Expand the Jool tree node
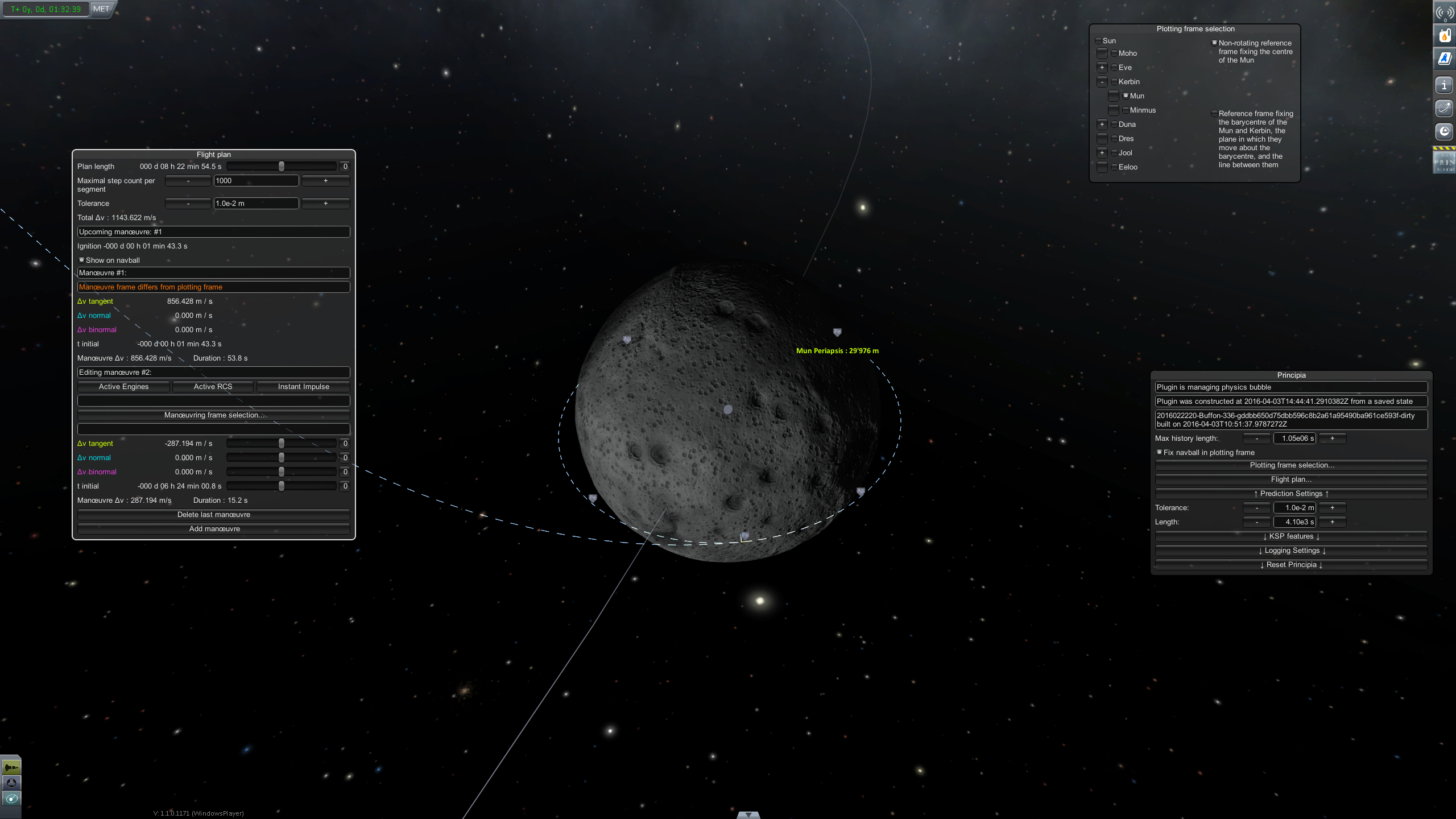Image resolution: width=1456 pixels, height=819 pixels. point(1102,153)
